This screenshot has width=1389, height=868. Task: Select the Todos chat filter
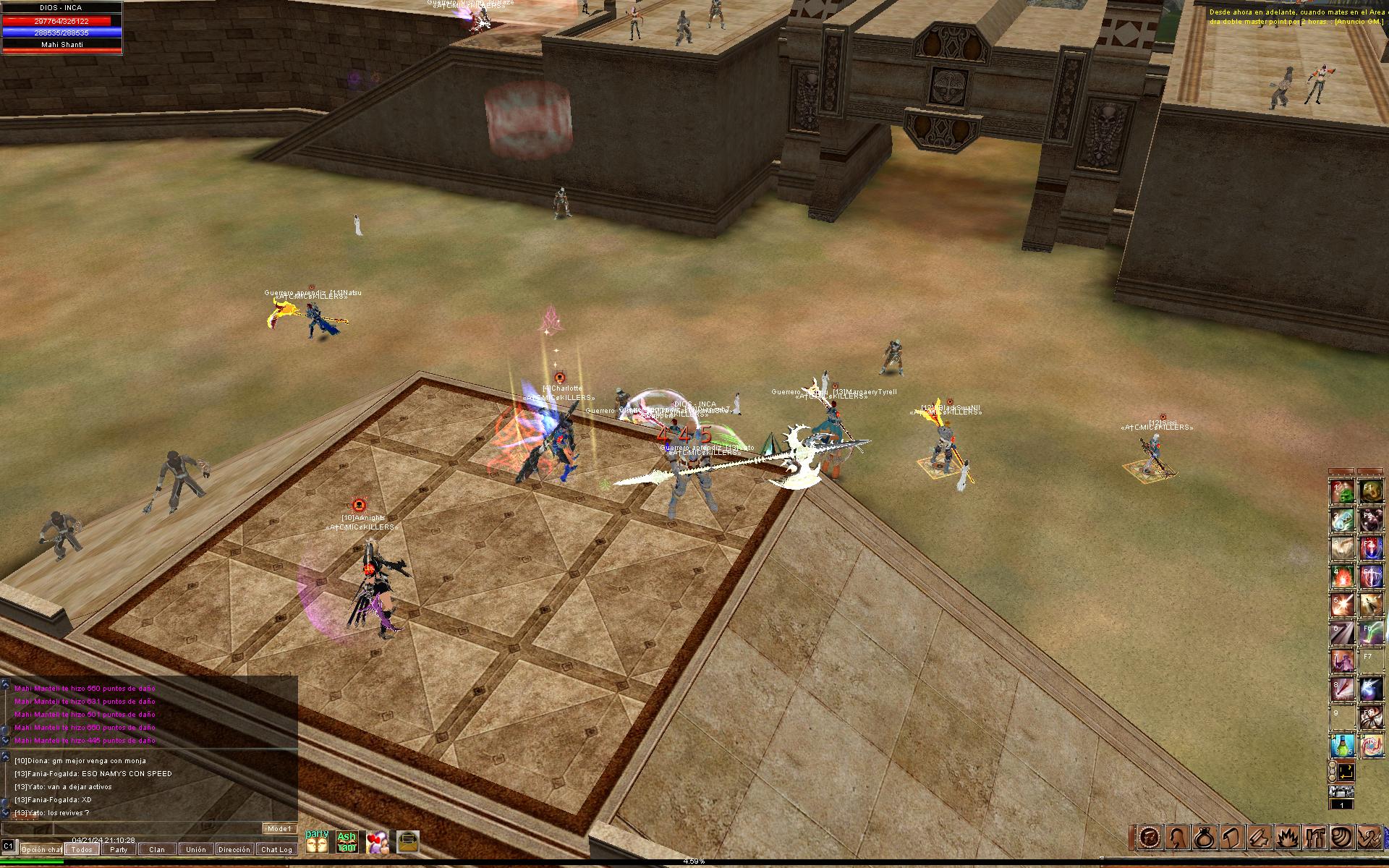coord(81,850)
